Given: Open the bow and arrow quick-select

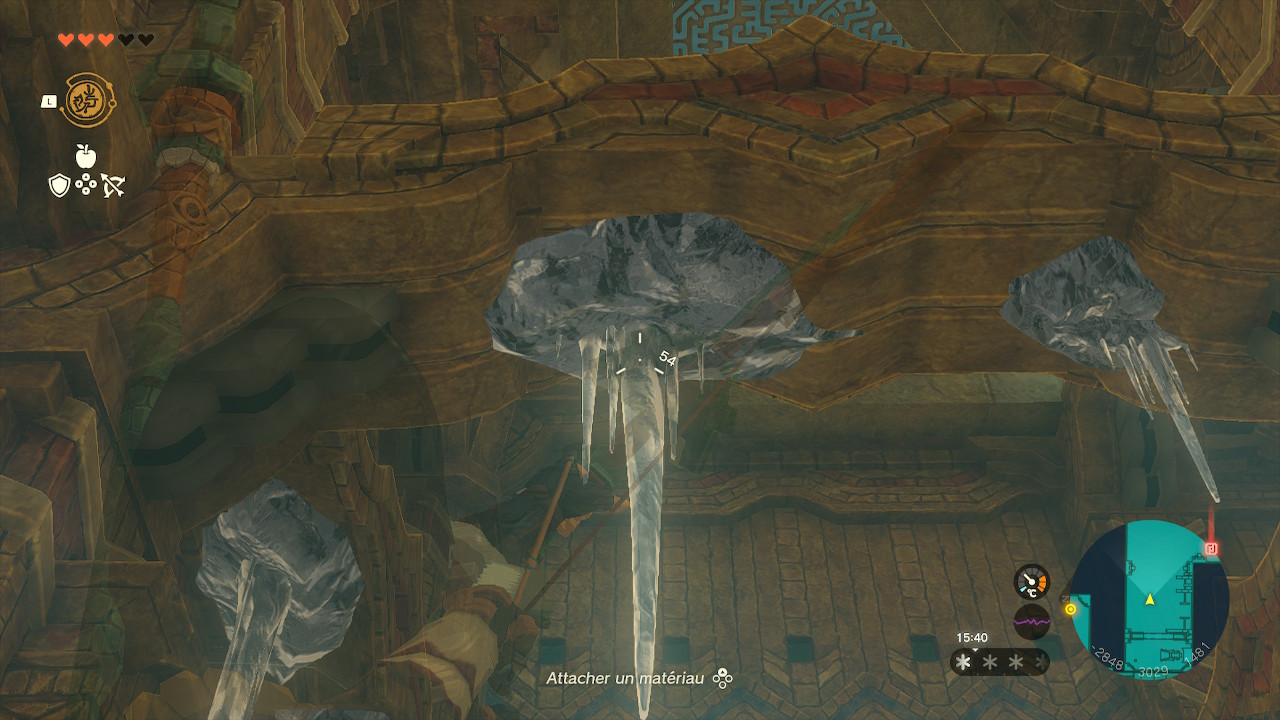Looking at the screenshot, I should [112, 185].
